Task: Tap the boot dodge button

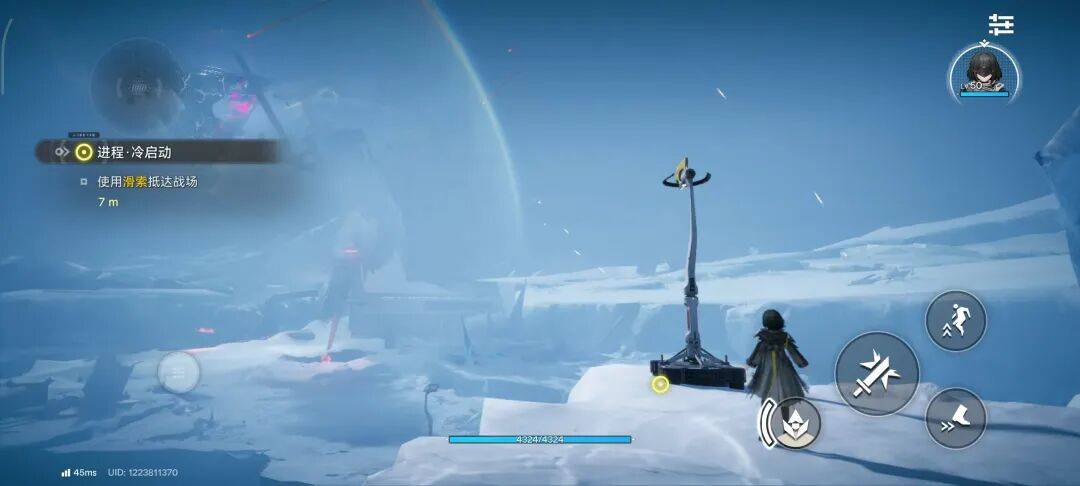Action: (956, 418)
